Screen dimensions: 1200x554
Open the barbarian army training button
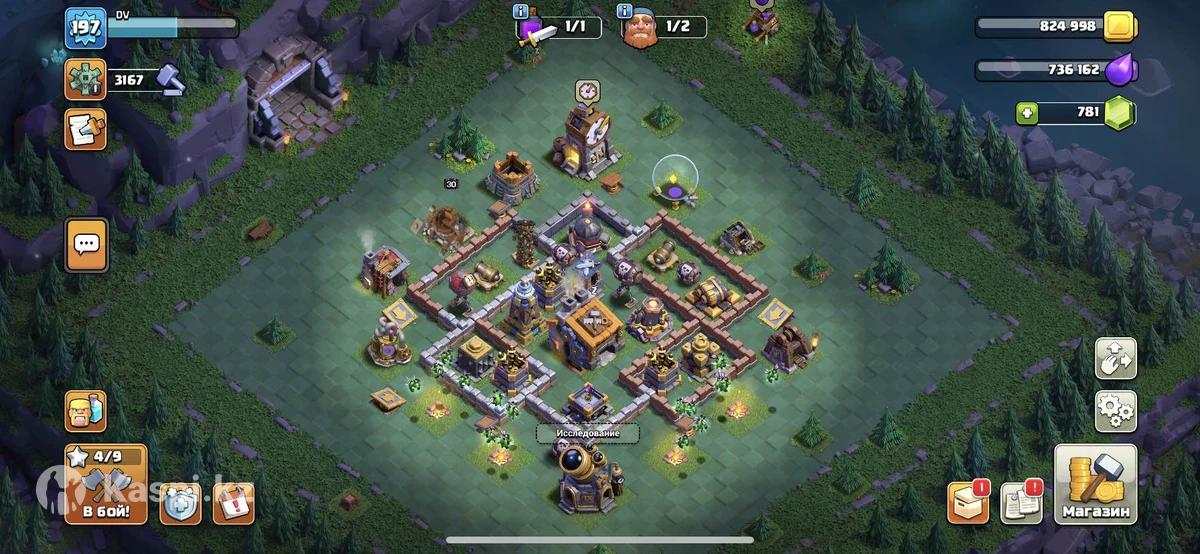tap(85, 410)
